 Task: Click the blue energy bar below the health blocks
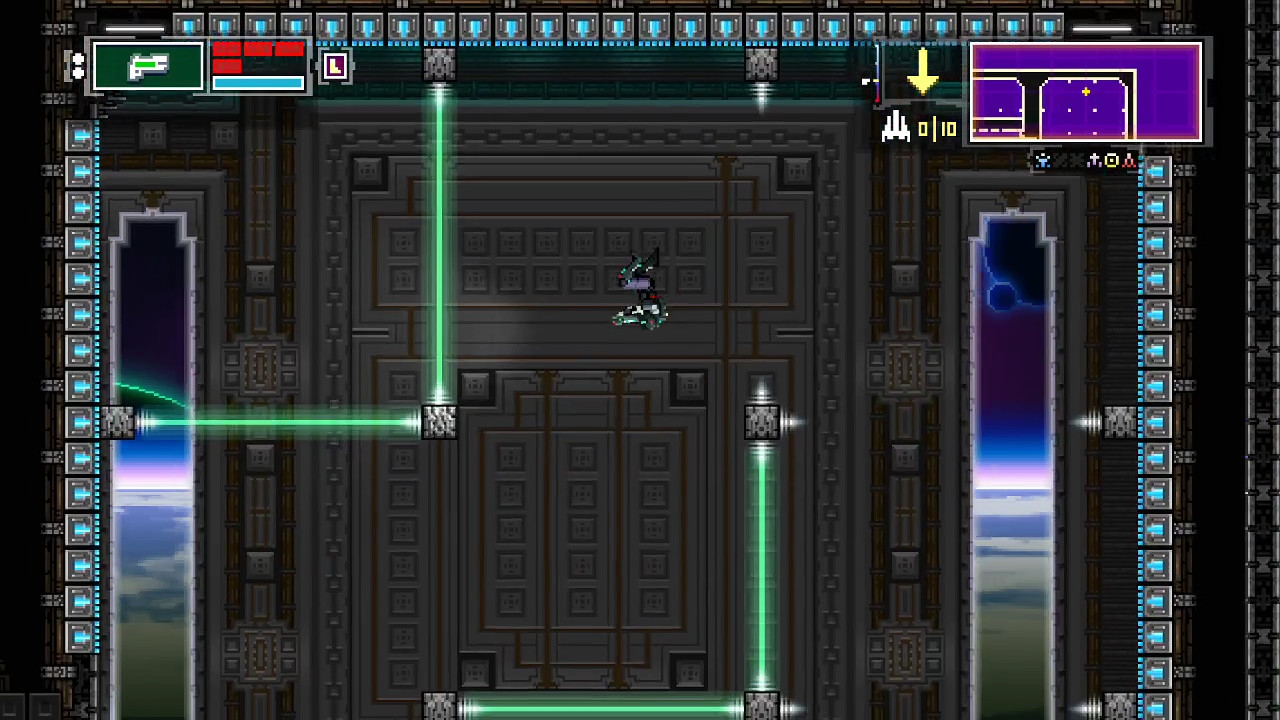pyautogui.click(x=257, y=81)
